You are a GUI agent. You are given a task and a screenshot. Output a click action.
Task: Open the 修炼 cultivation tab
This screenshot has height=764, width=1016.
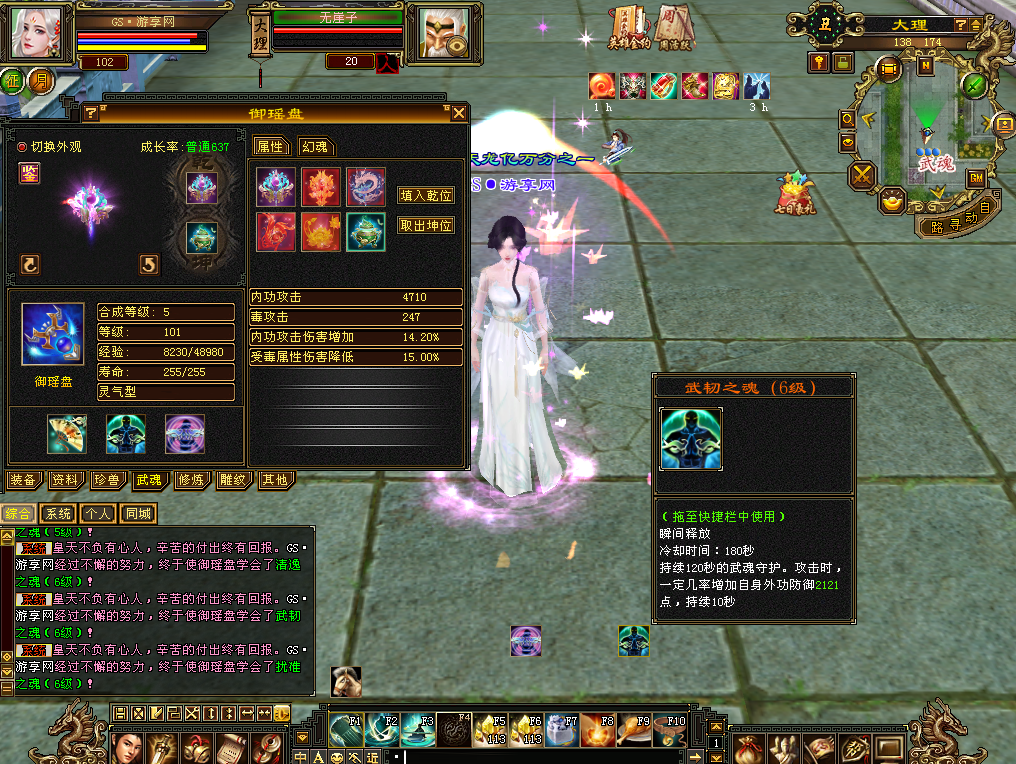(x=189, y=480)
